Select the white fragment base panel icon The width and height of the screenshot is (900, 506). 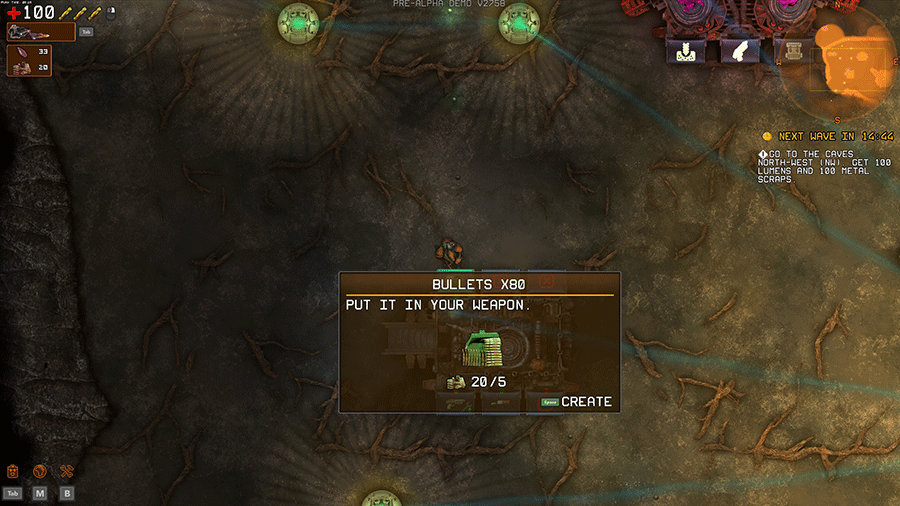740,52
